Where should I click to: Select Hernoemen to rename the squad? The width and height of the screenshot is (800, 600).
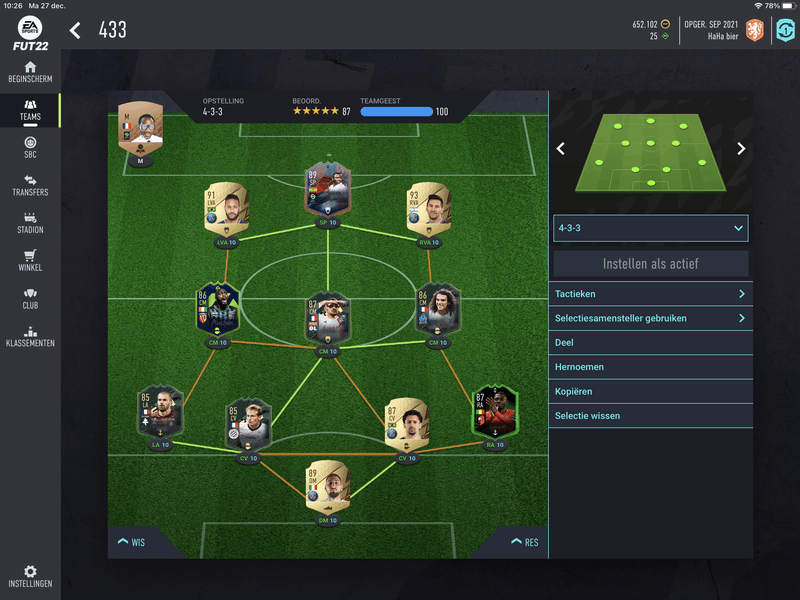[x=650, y=367]
